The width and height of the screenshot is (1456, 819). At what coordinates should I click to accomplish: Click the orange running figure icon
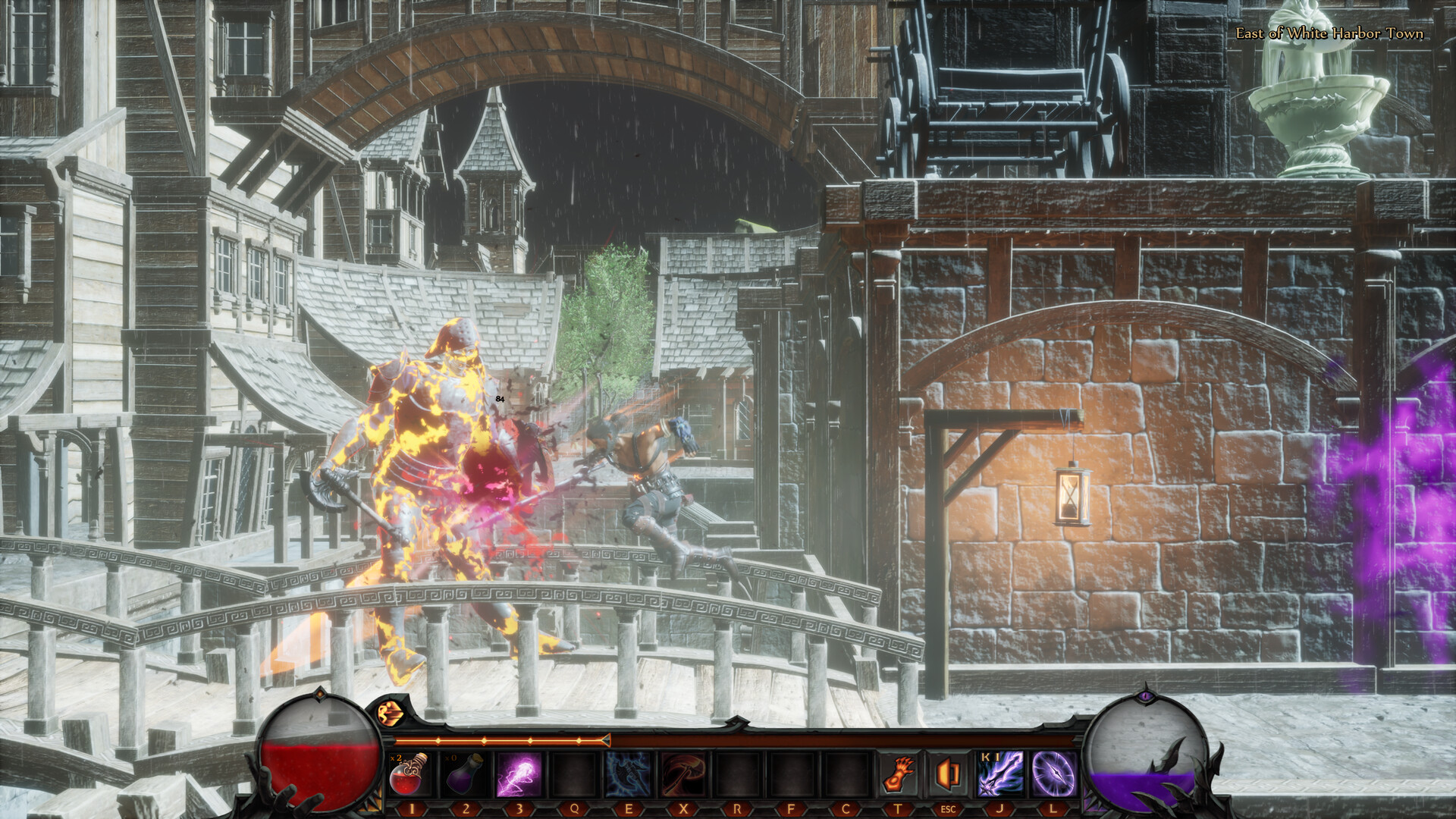(x=391, y=713)
